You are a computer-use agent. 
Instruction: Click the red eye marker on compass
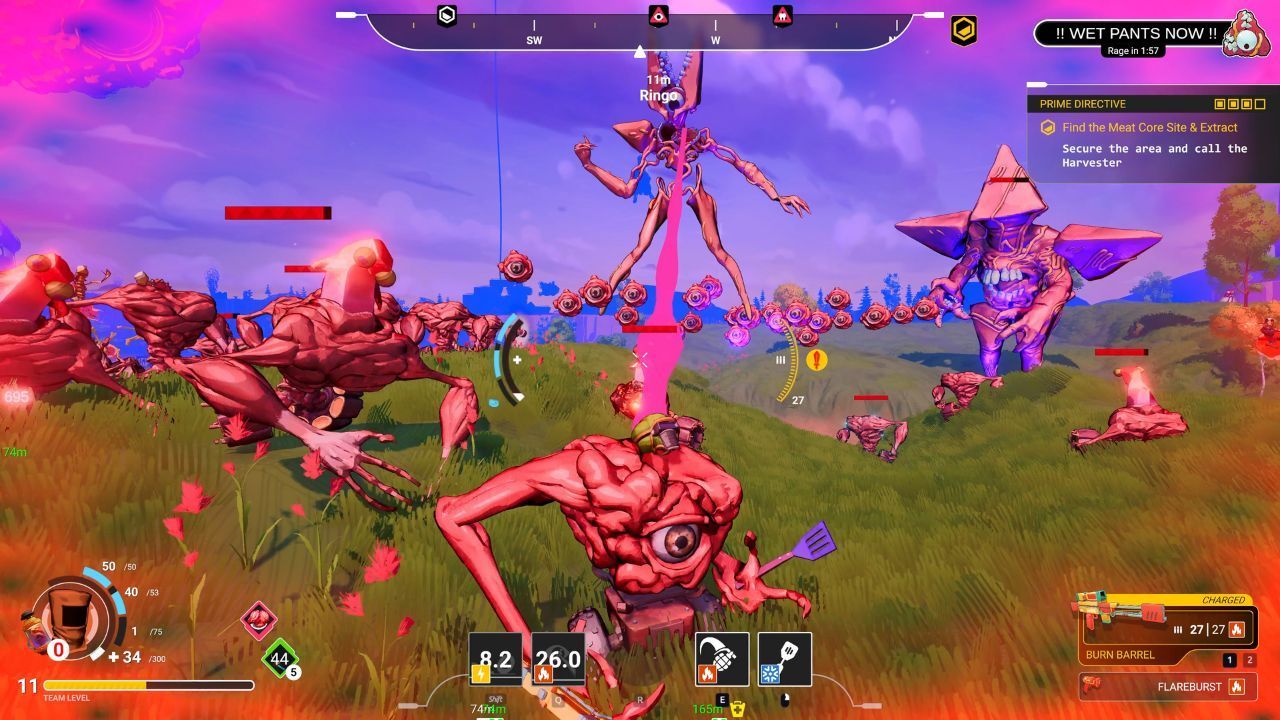pyautogui.click(x=658, y=15)
